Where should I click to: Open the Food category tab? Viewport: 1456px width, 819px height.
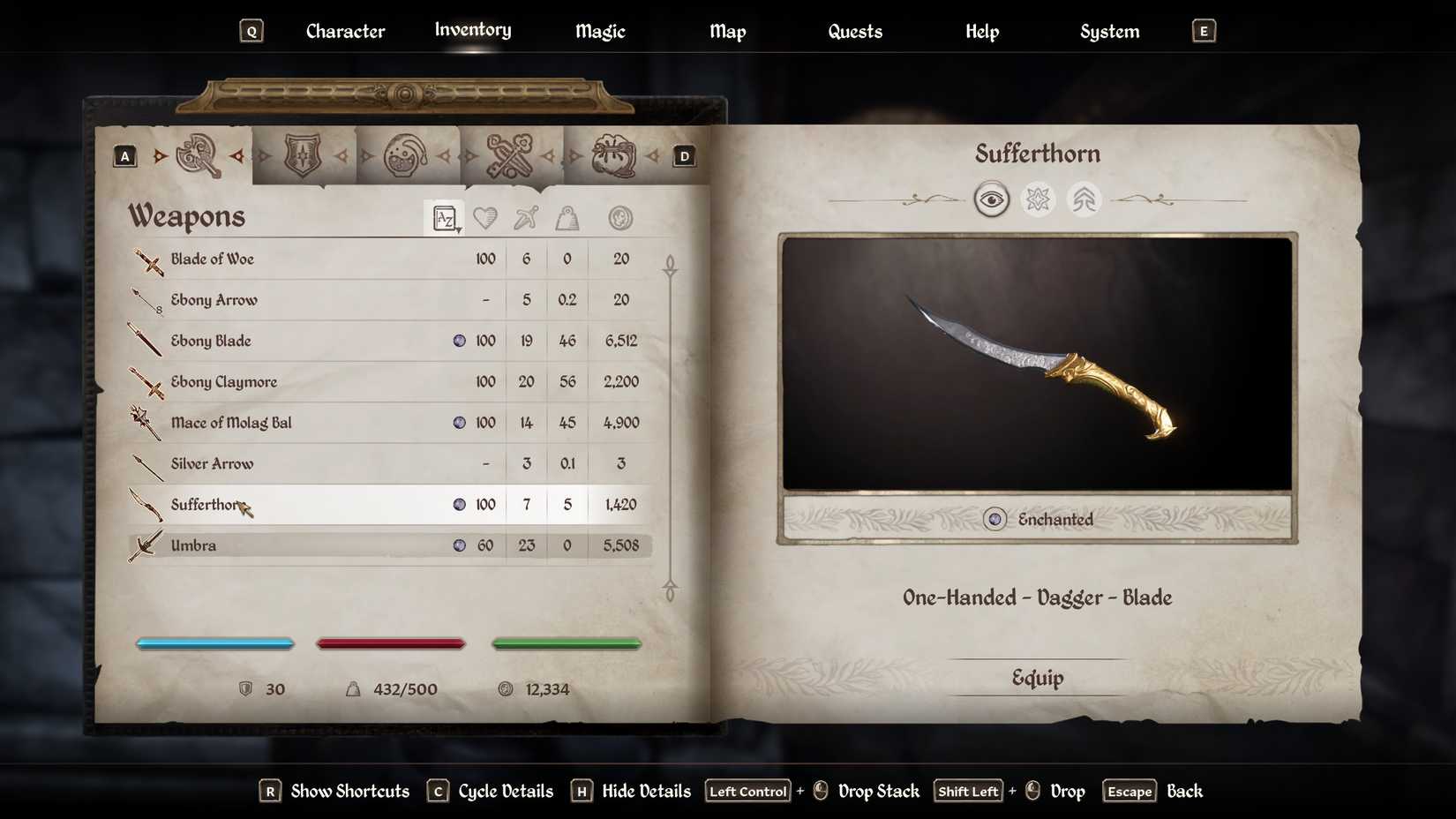[x=617, y=154]
